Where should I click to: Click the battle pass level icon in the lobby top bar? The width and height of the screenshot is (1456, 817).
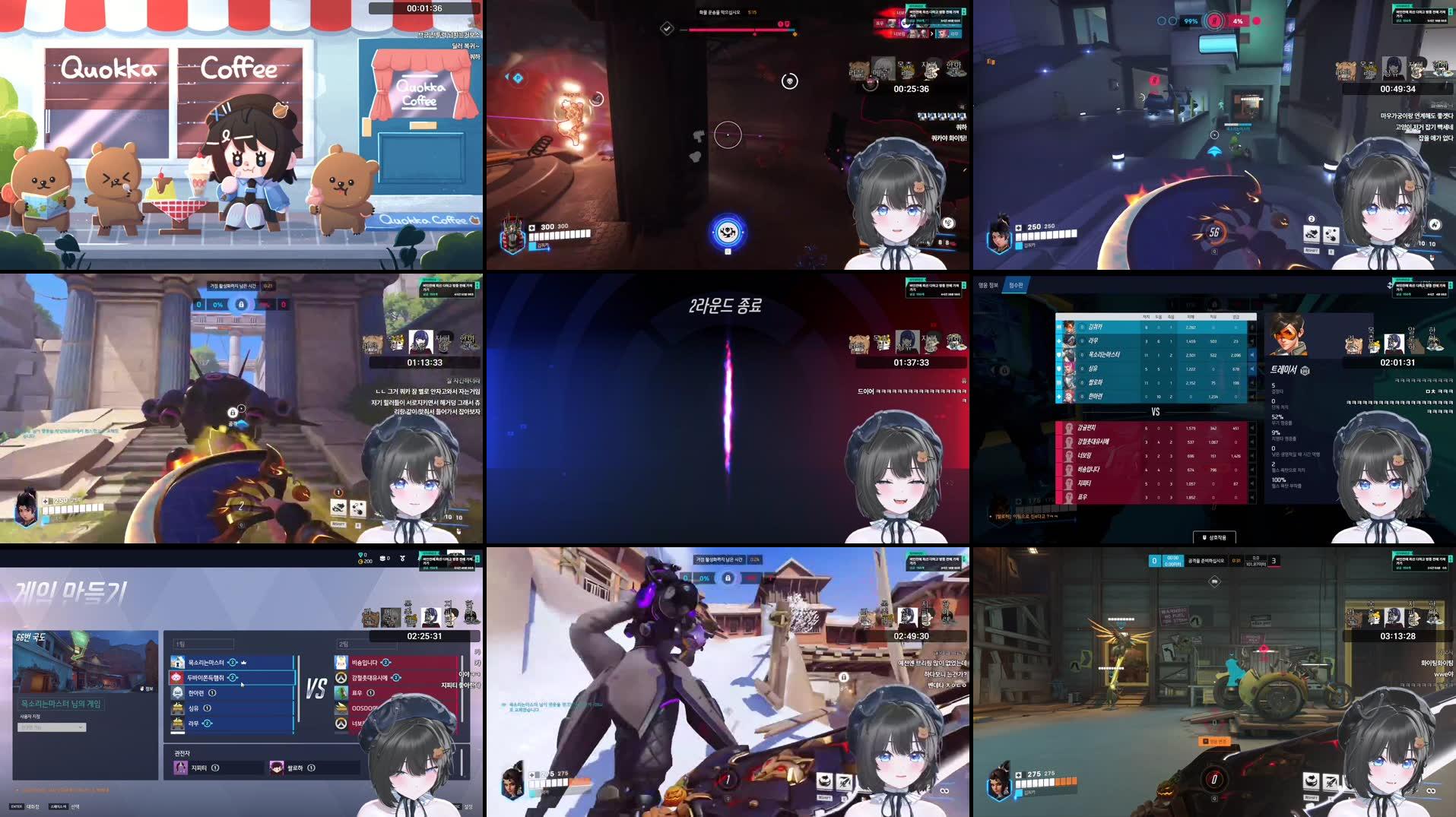pos(382,559)
